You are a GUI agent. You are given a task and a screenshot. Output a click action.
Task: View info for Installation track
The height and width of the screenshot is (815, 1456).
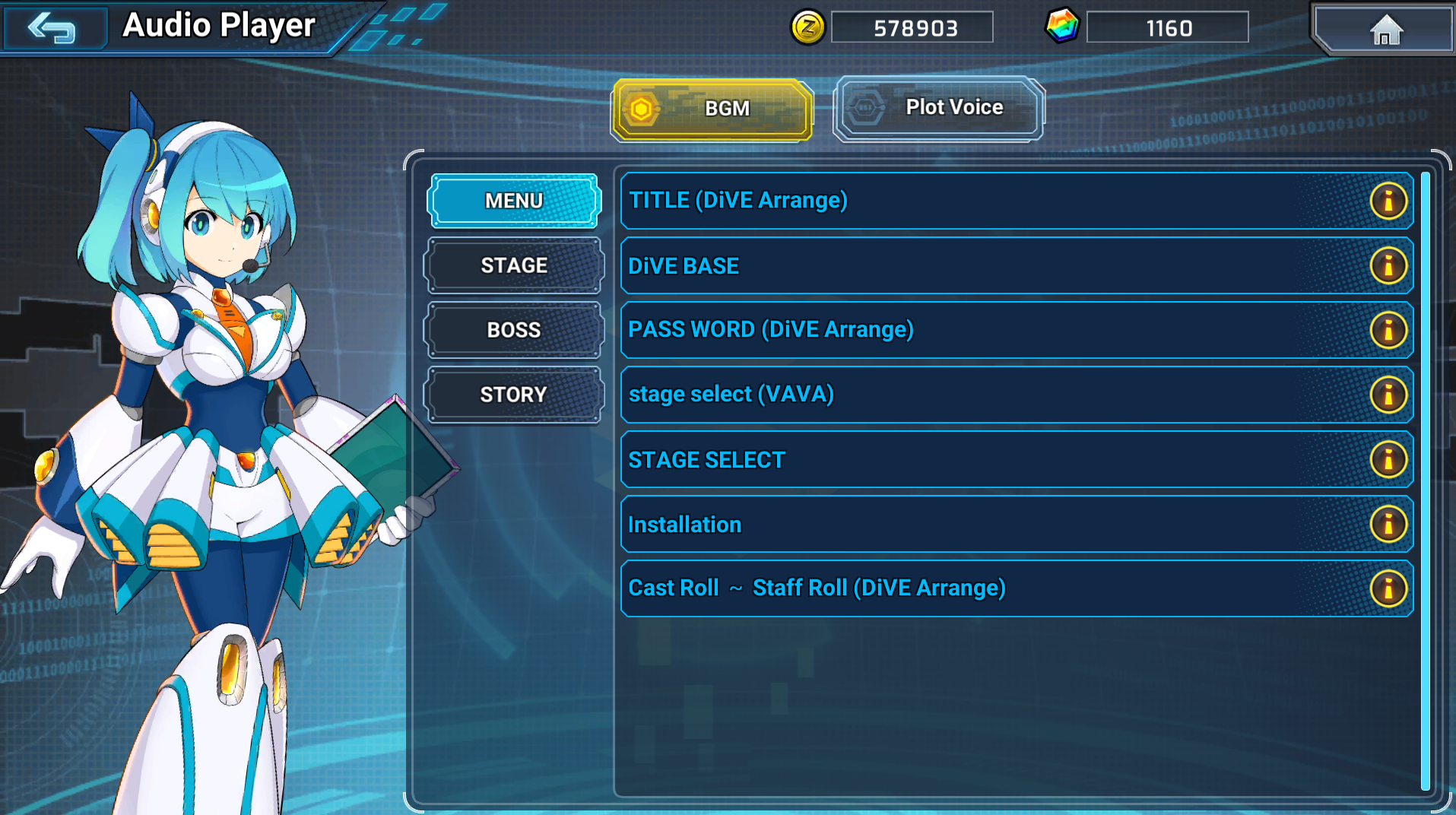click(1388, 524)
